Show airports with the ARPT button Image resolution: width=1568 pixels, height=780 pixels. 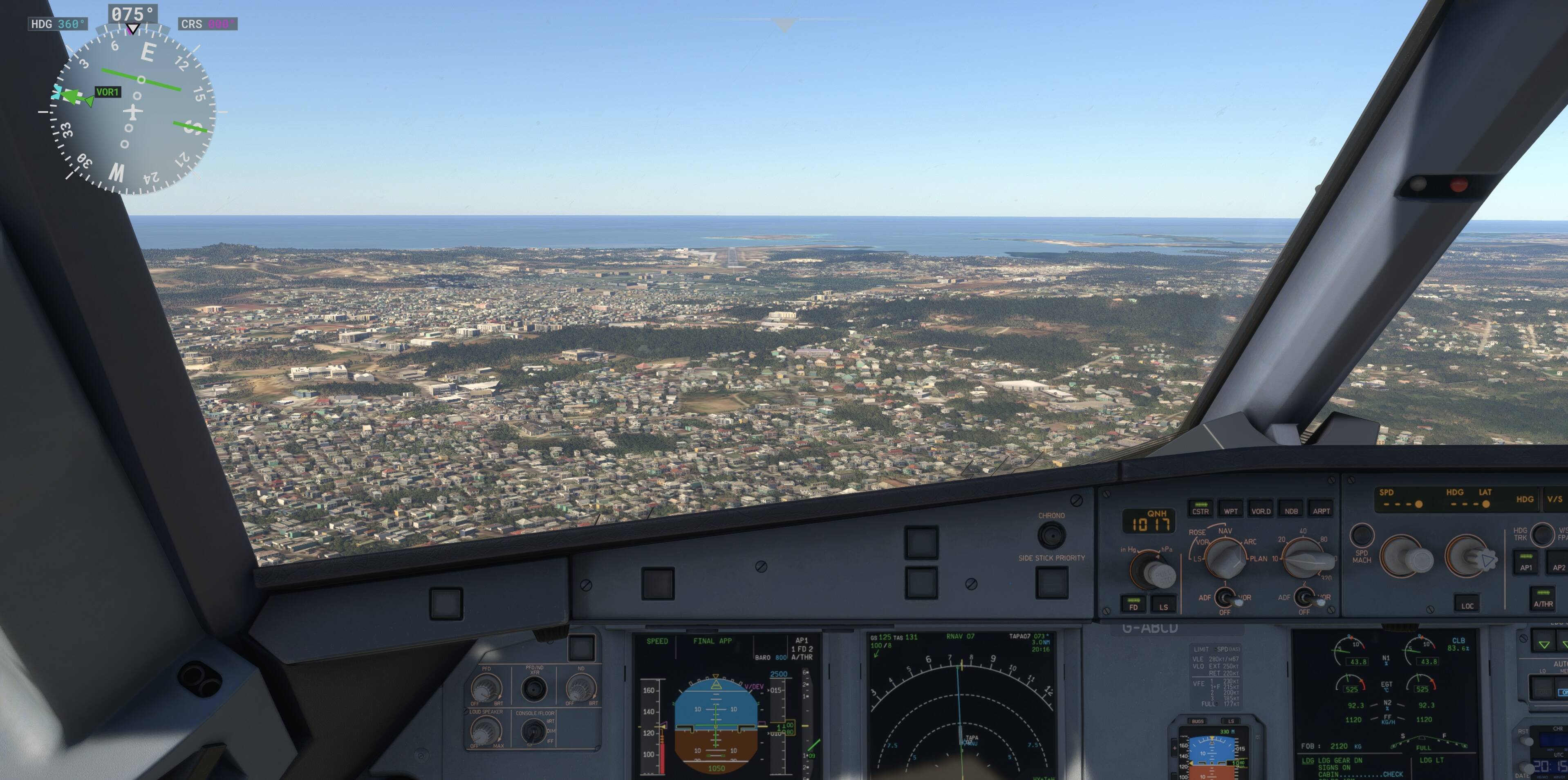tap(1321, 509)
